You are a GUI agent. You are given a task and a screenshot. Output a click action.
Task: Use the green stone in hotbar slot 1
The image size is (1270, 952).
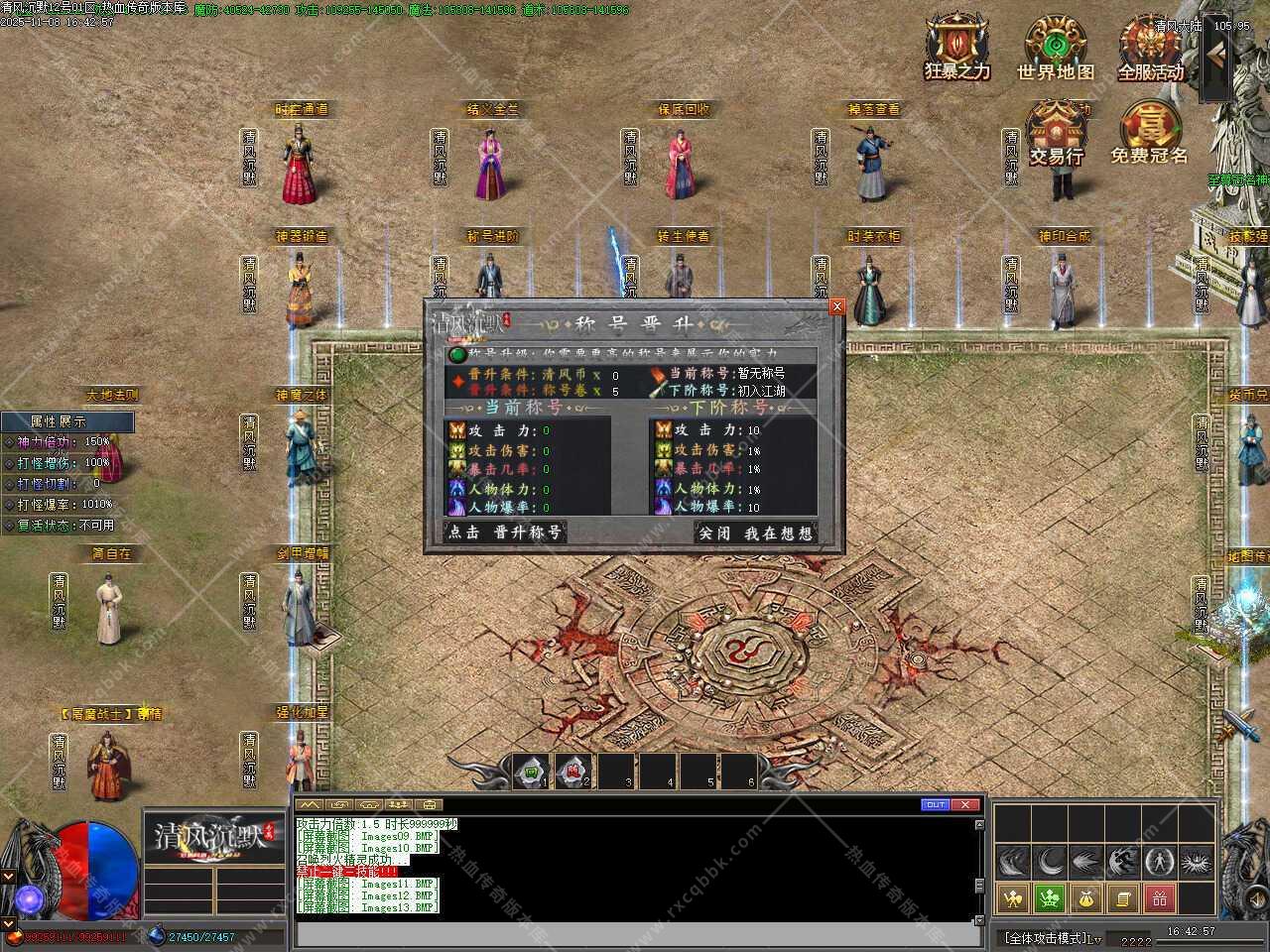pos(532,771)
